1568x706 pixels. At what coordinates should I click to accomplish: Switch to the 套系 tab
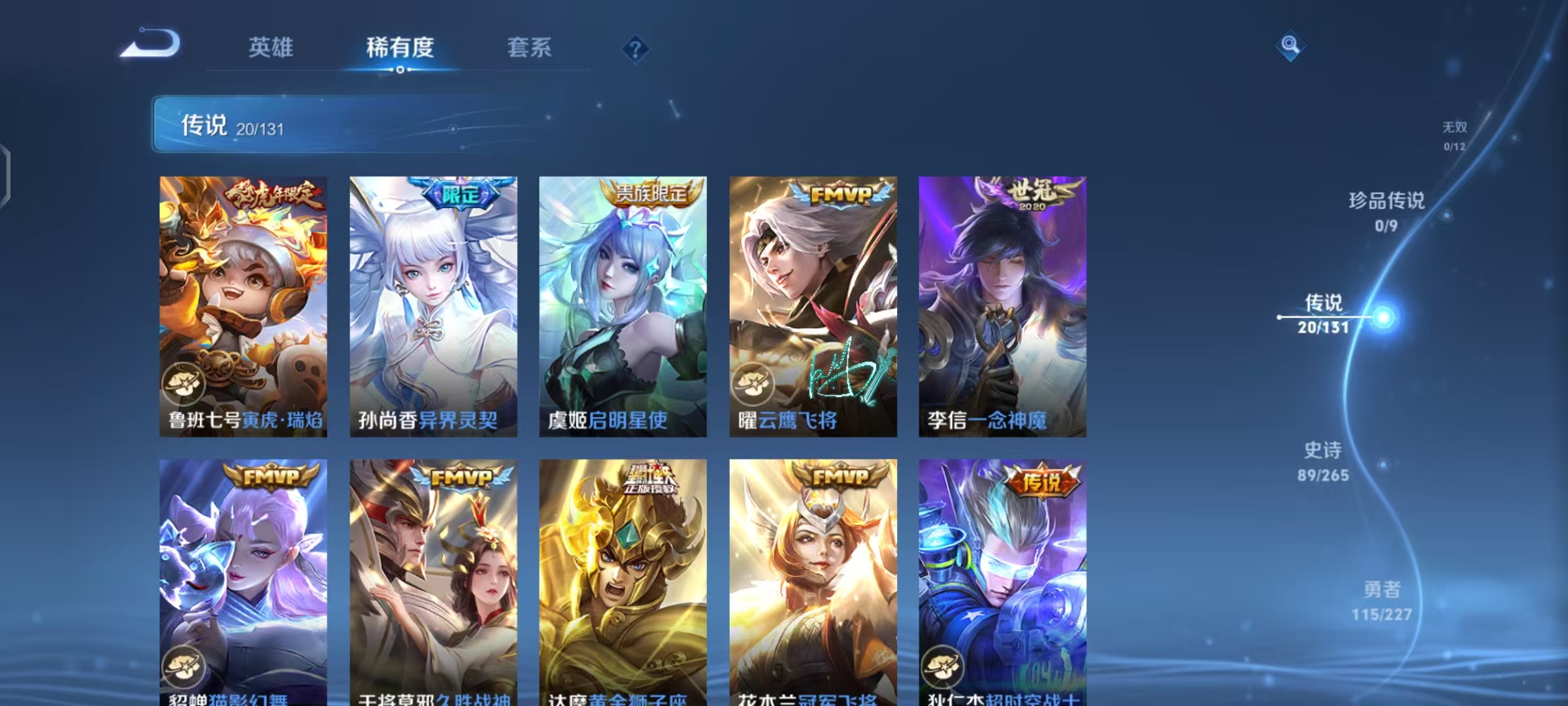(531, 48)
